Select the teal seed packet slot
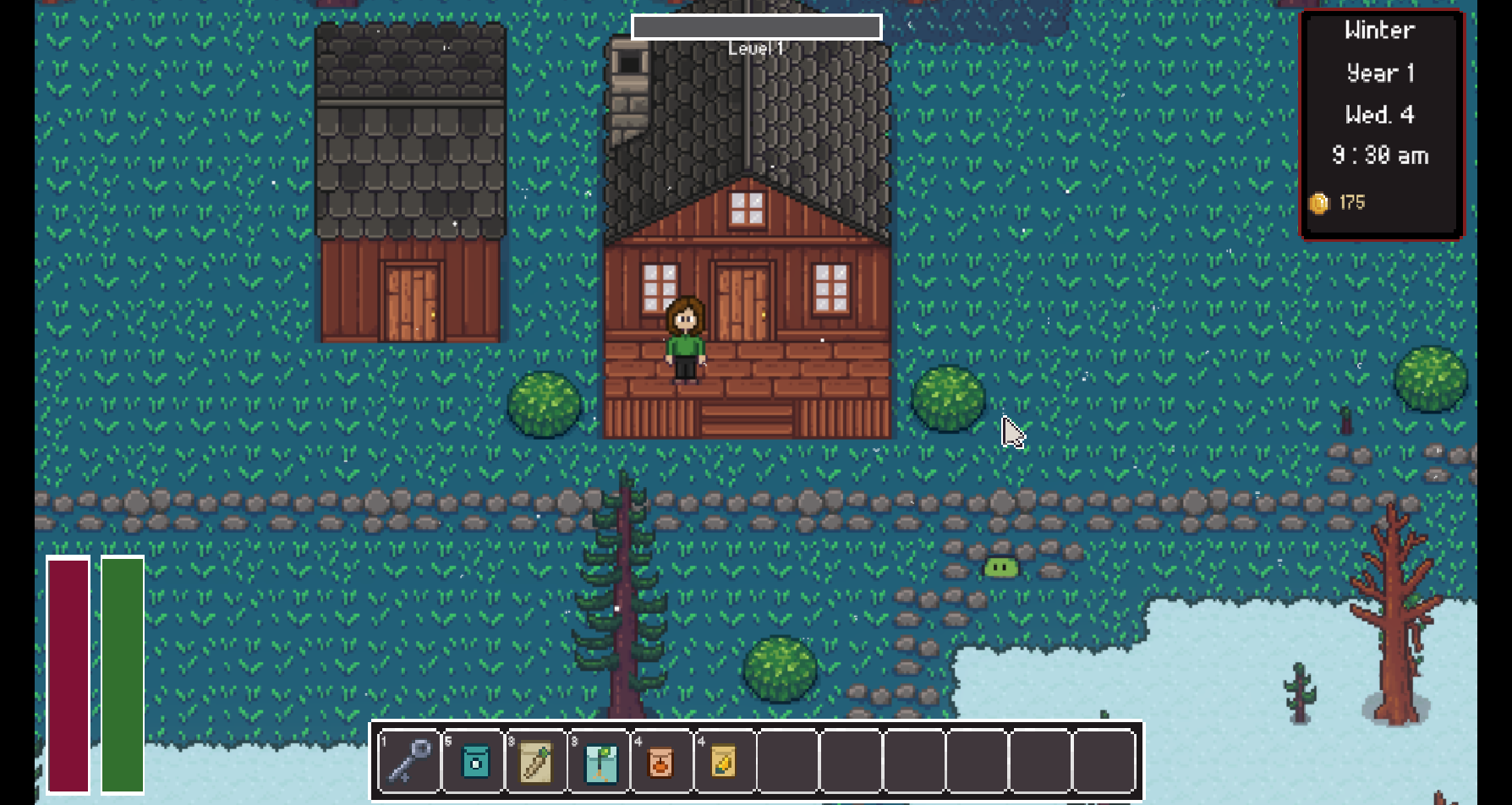This screenshot has width=1512, height=805. point(474,761)
